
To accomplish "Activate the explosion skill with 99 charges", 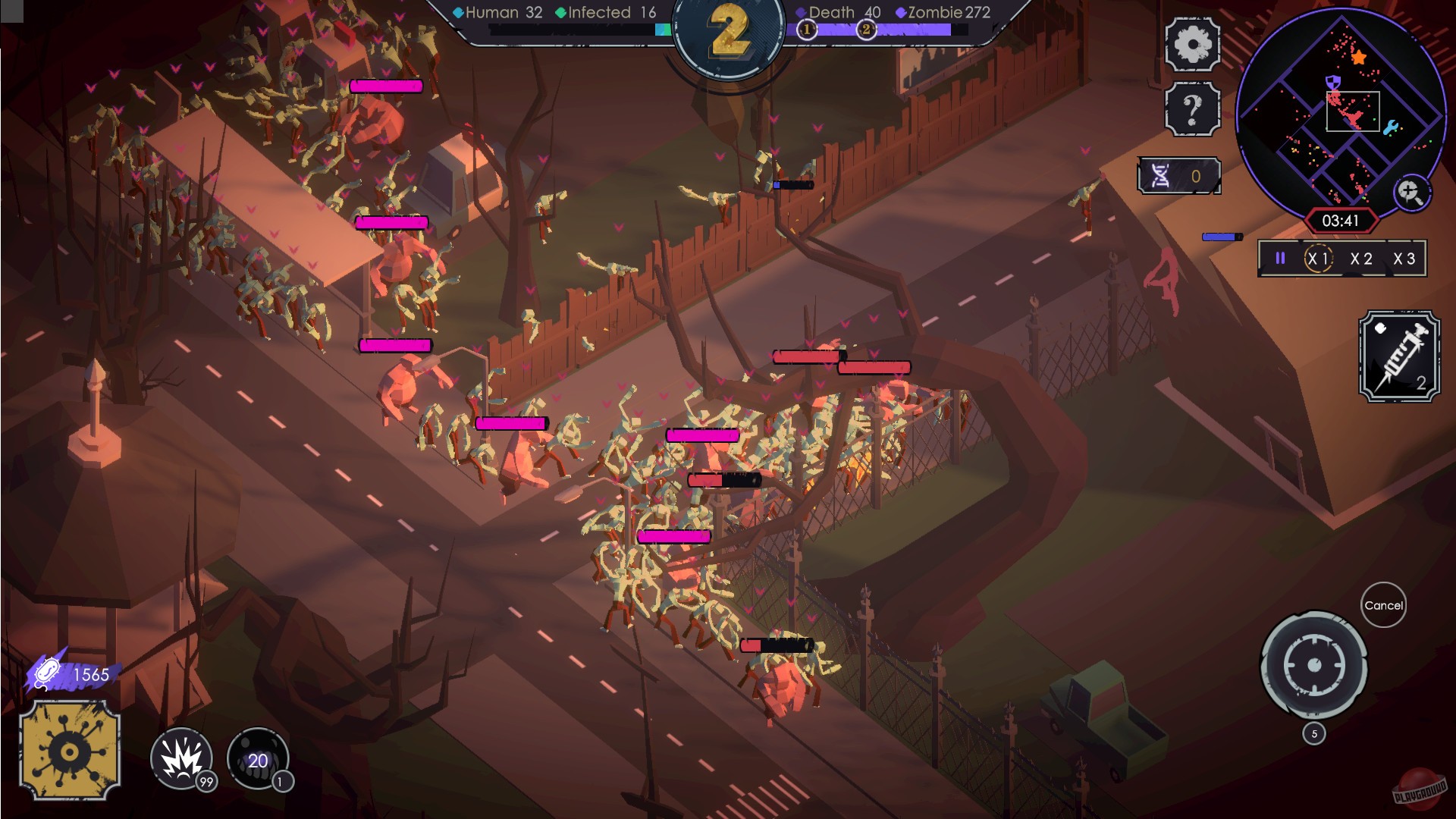I will [182, 758].
